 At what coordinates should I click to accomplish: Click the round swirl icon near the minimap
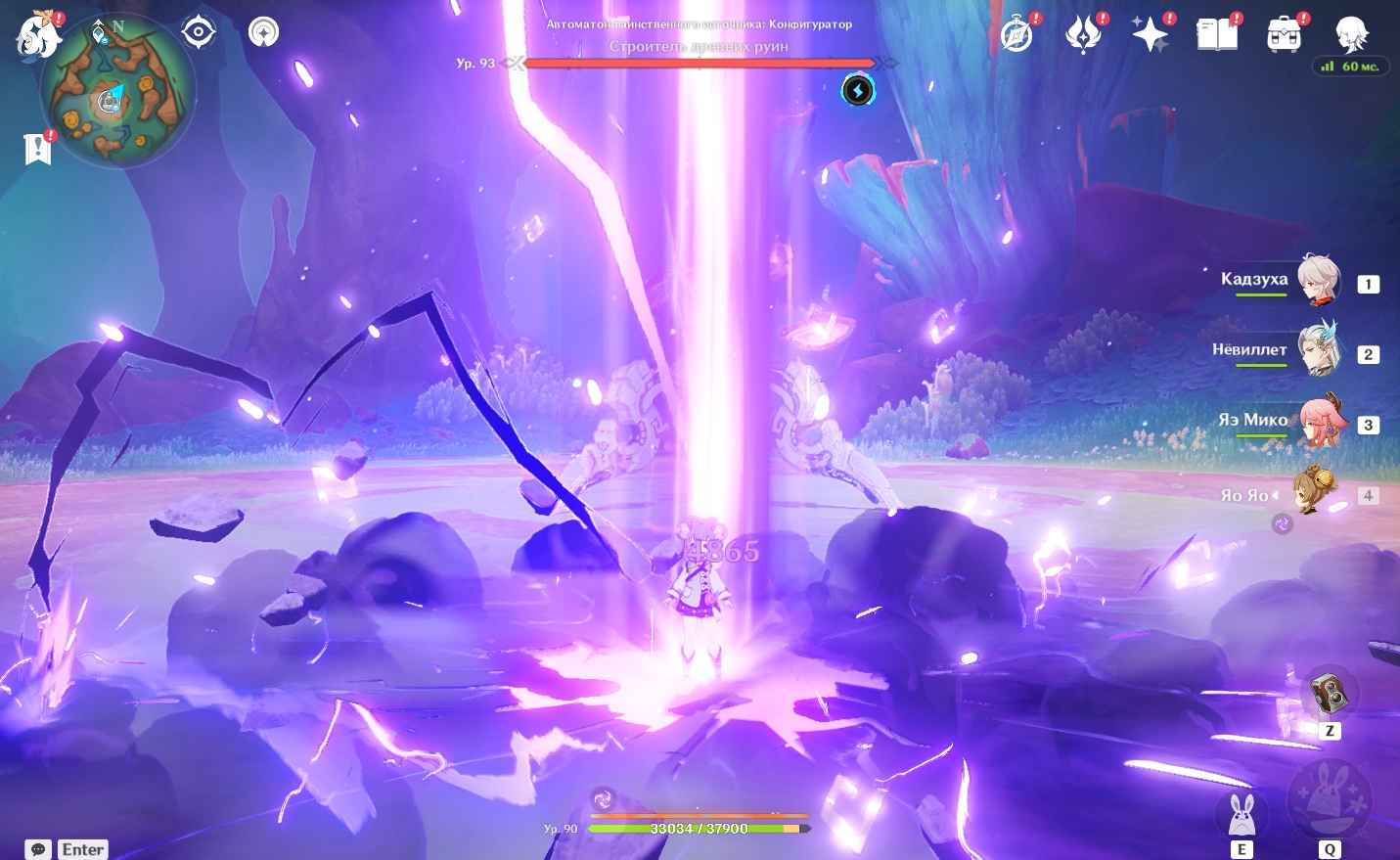tap(263, 32)
